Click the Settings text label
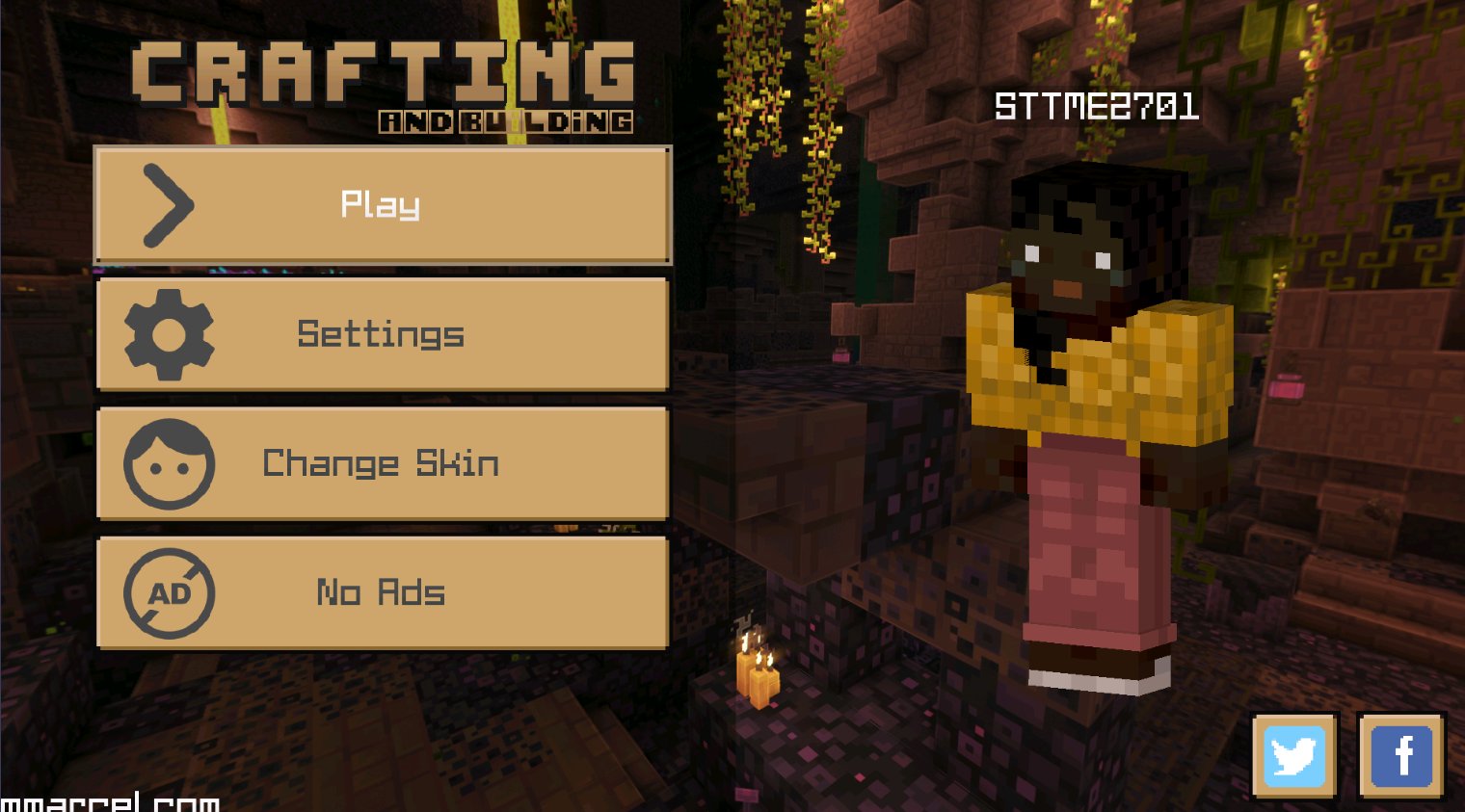 (x=380, y=334)
